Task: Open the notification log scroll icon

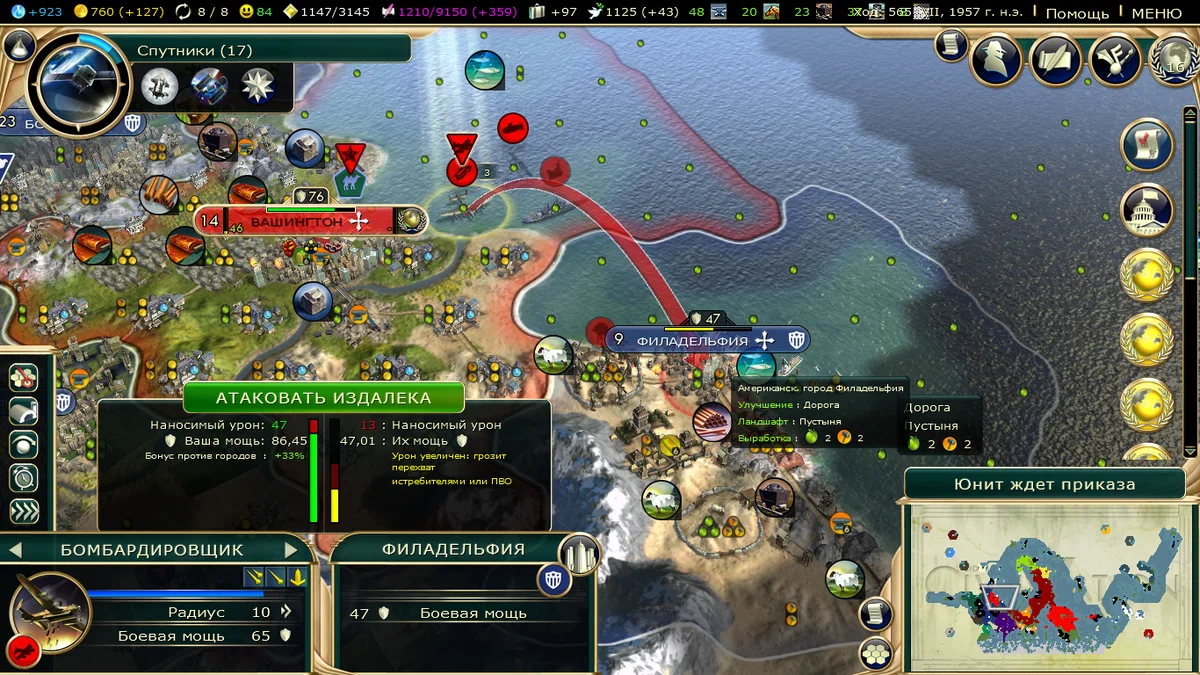Action: pyautogui.click(x=952, y=45)
